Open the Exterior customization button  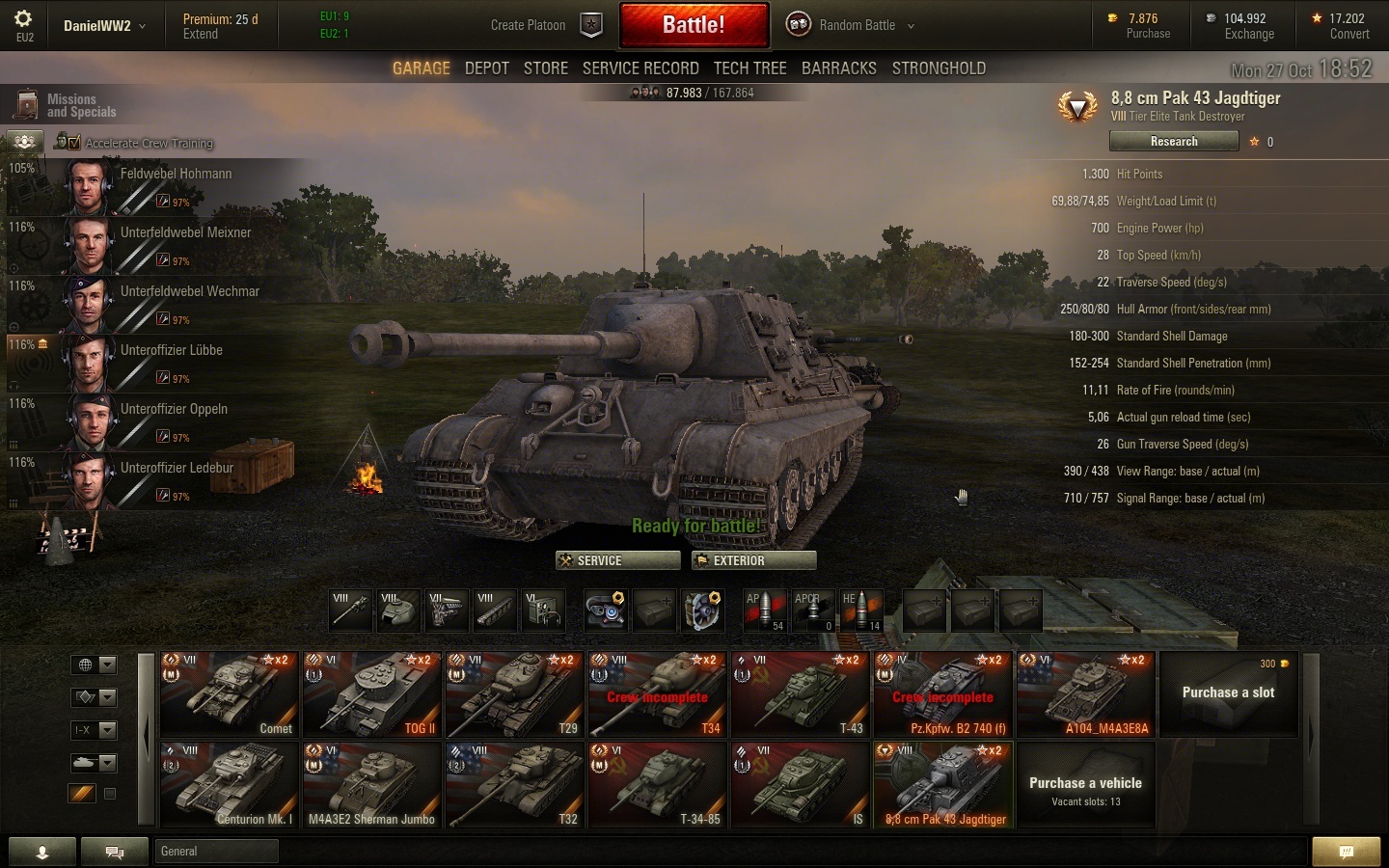coord(753,560)
